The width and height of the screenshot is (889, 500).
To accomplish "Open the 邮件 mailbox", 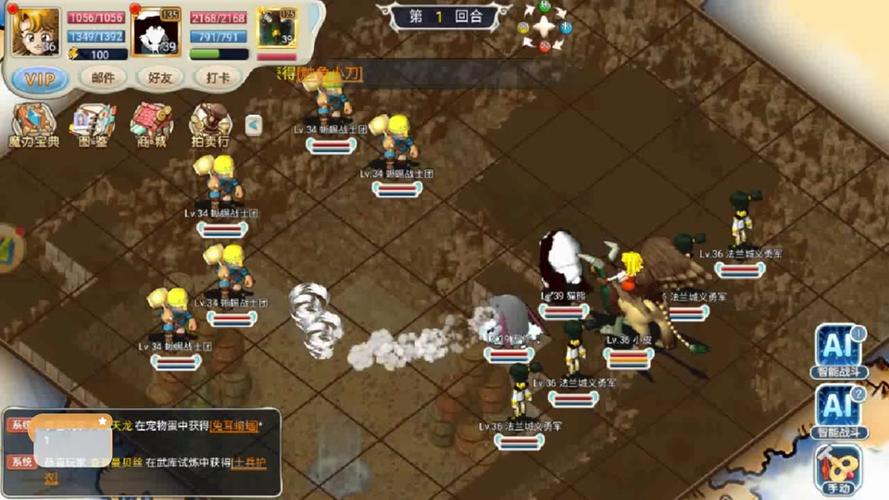I will tap(103, 78).
